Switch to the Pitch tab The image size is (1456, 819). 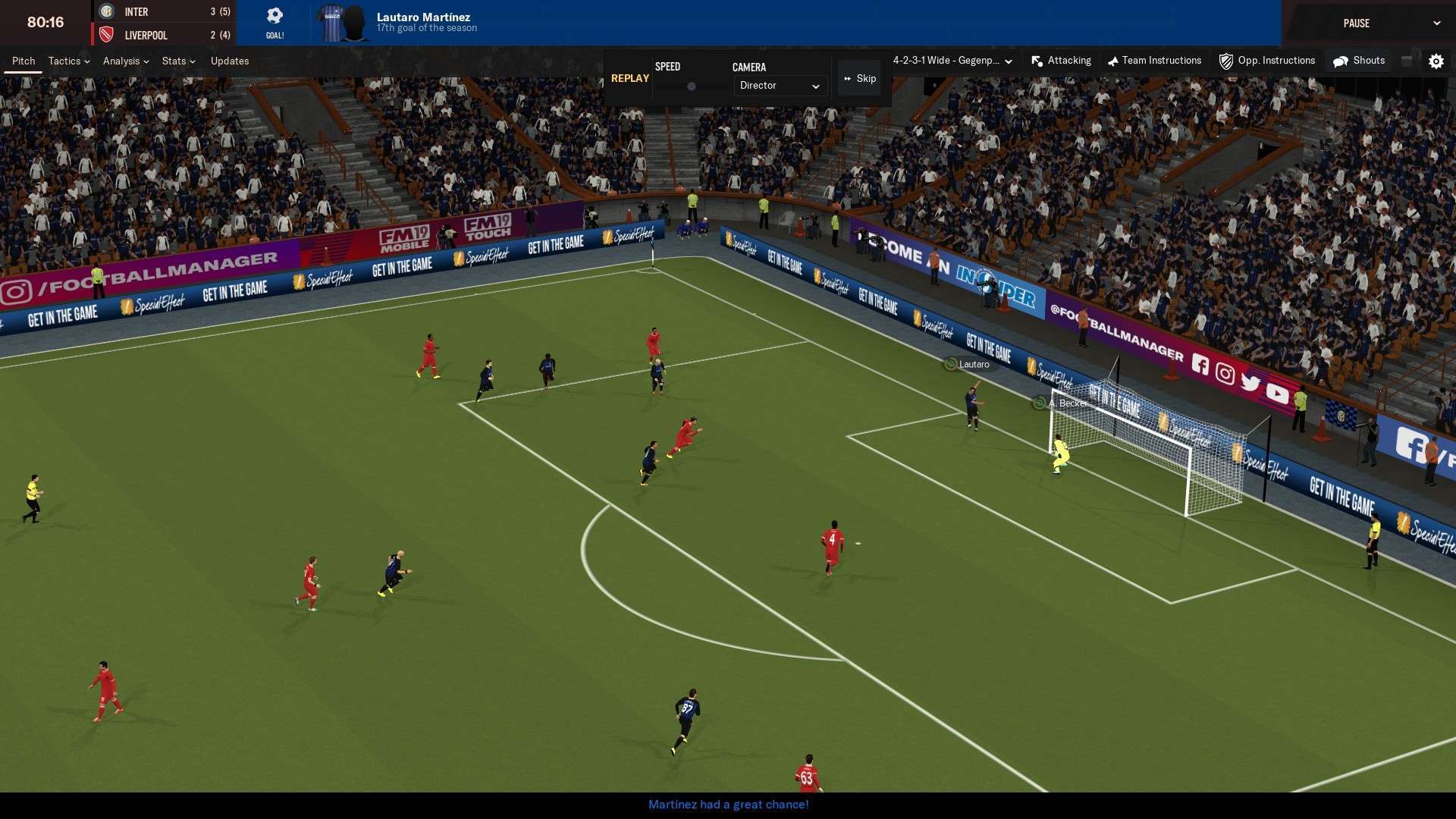pyautogui.click(x=24, y=61)
